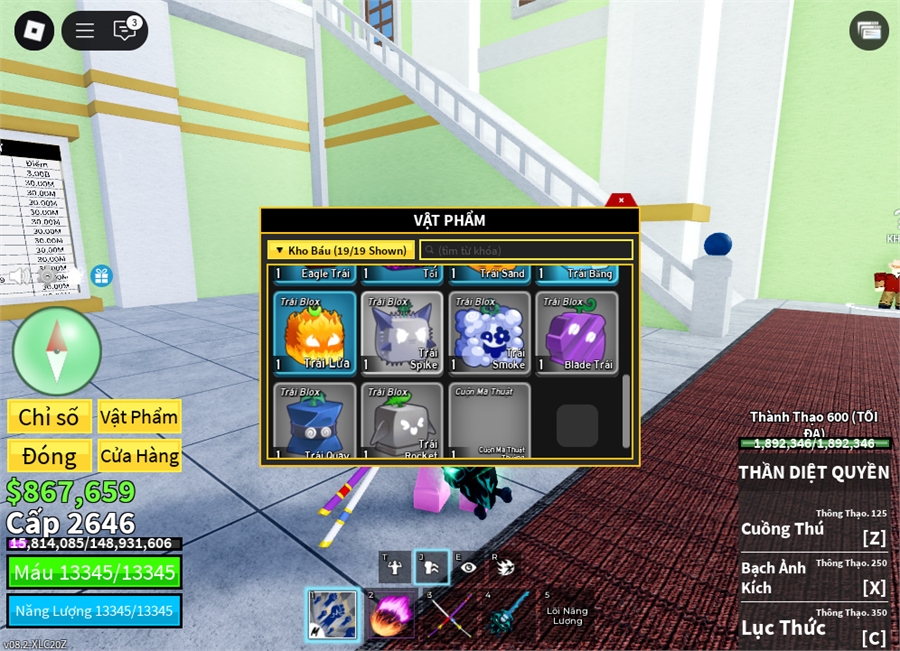This screenshot has height=651, width=900.
Task: Choose the Trái Spike fruit slot
Action: coord(402,333)
